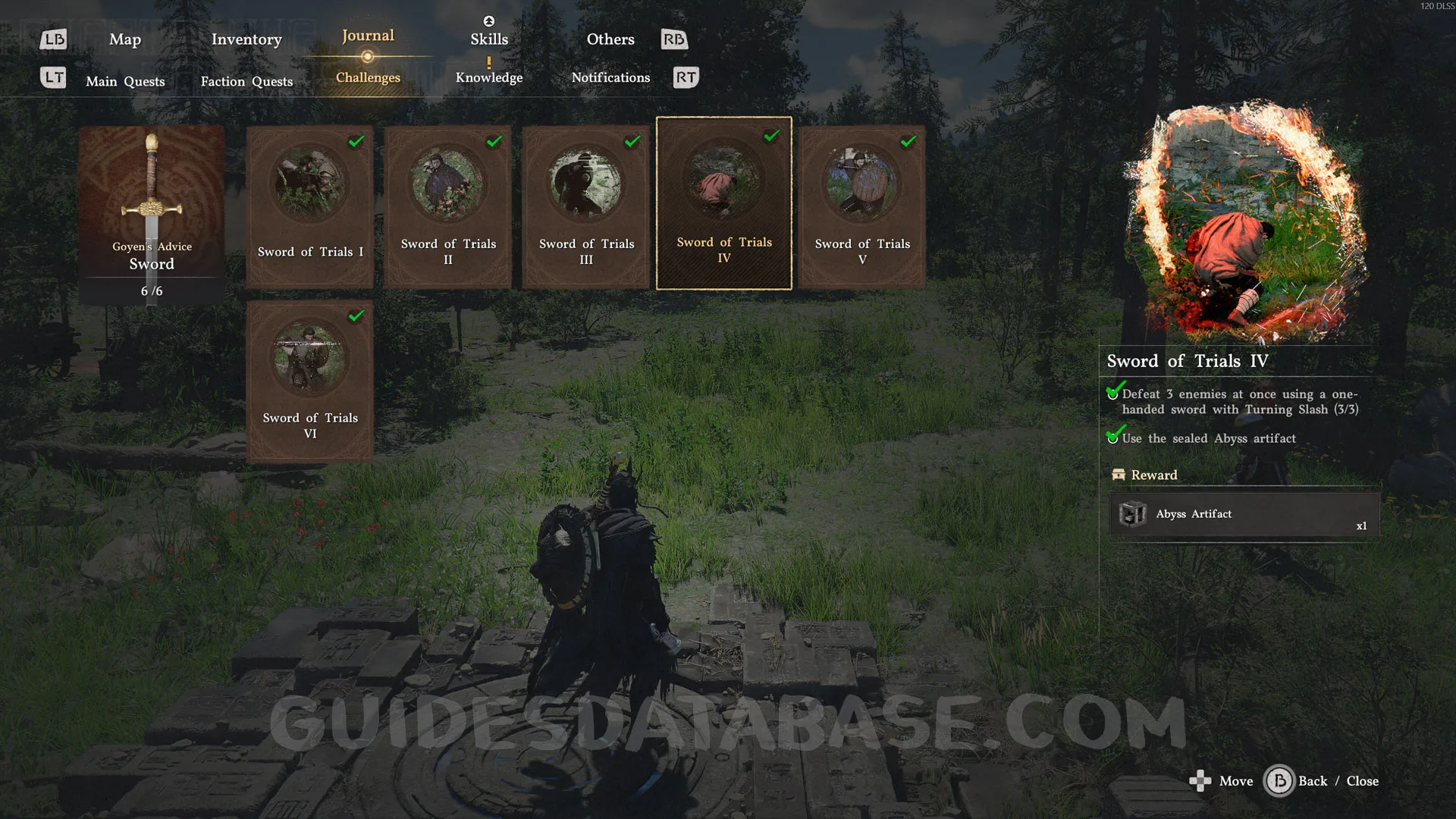Show the Main Quests list
The image size is (1456, 819).
pos(125,81)
